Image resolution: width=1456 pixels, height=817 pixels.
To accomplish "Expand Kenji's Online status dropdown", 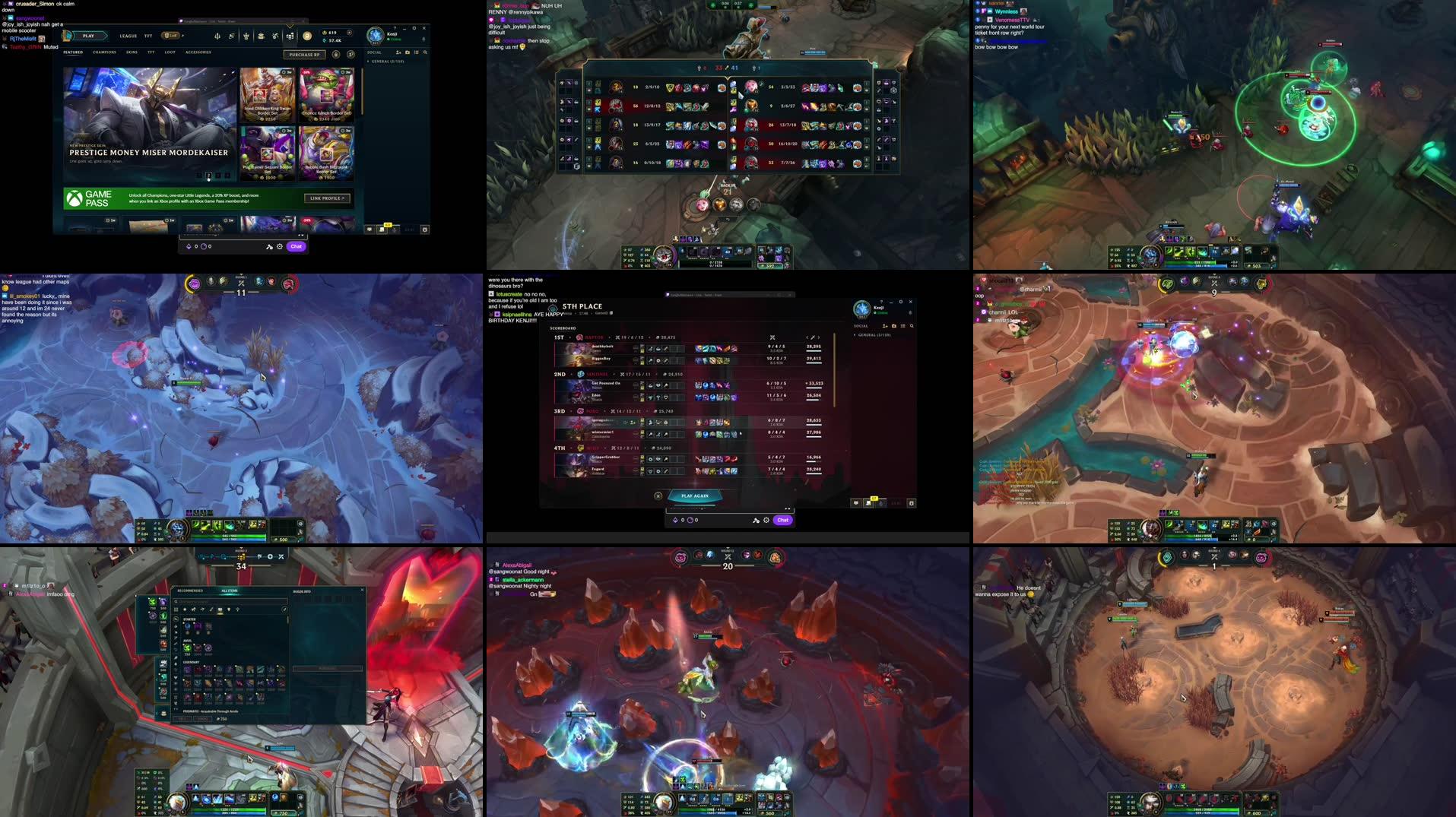I will [395, 39].
